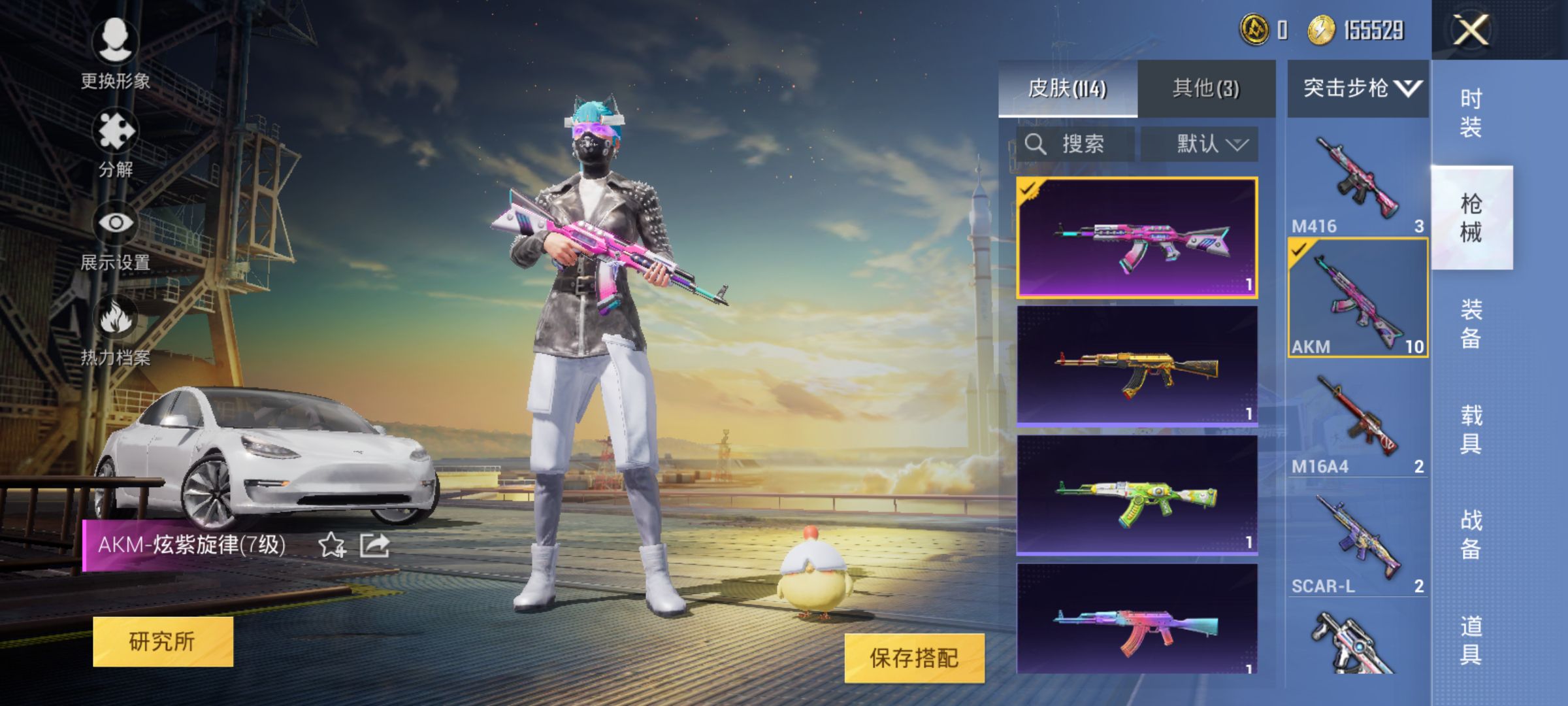Screen dimensions: 1568x706
Task: Choose the SCAR-L weapon entry
Action: coord(1358,541)
